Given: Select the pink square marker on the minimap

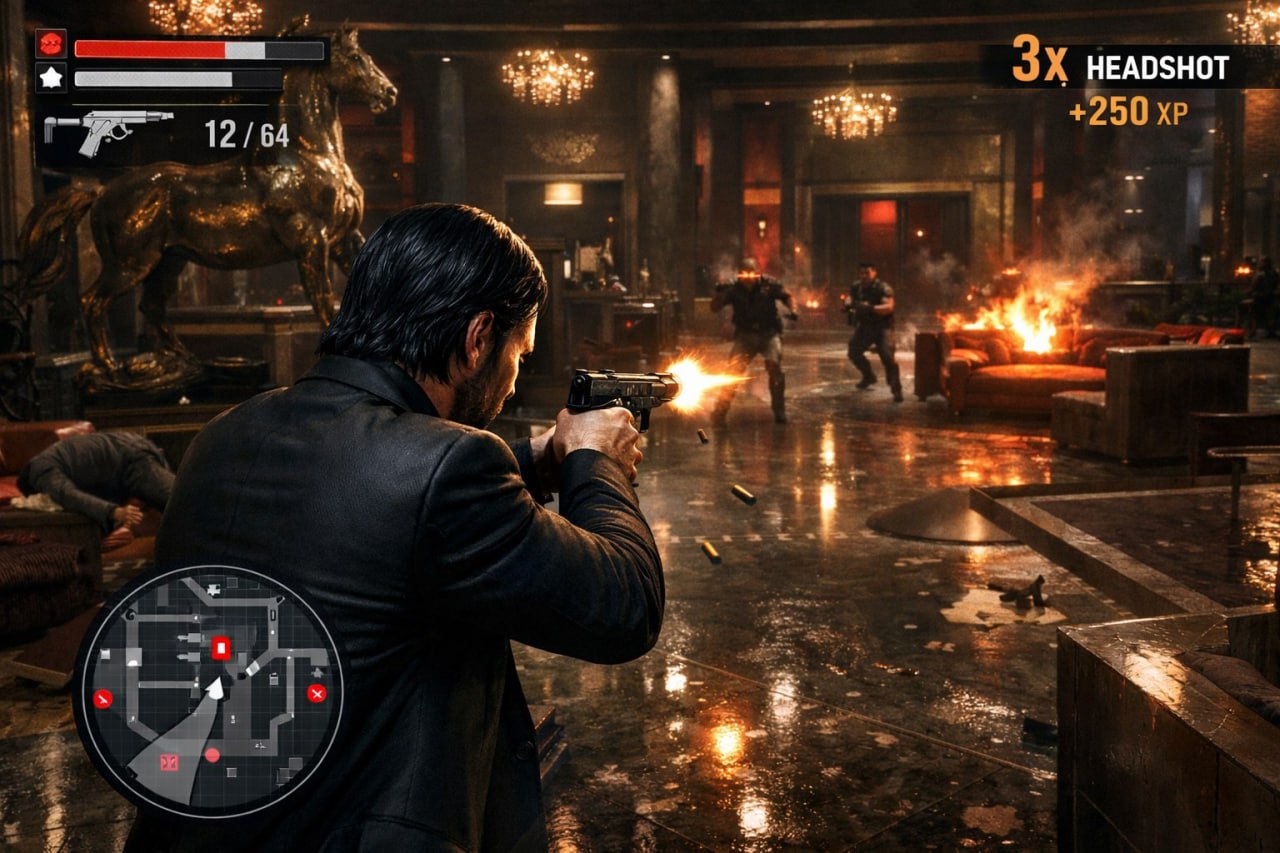Looking at the screenshot, I should point(168,762).
